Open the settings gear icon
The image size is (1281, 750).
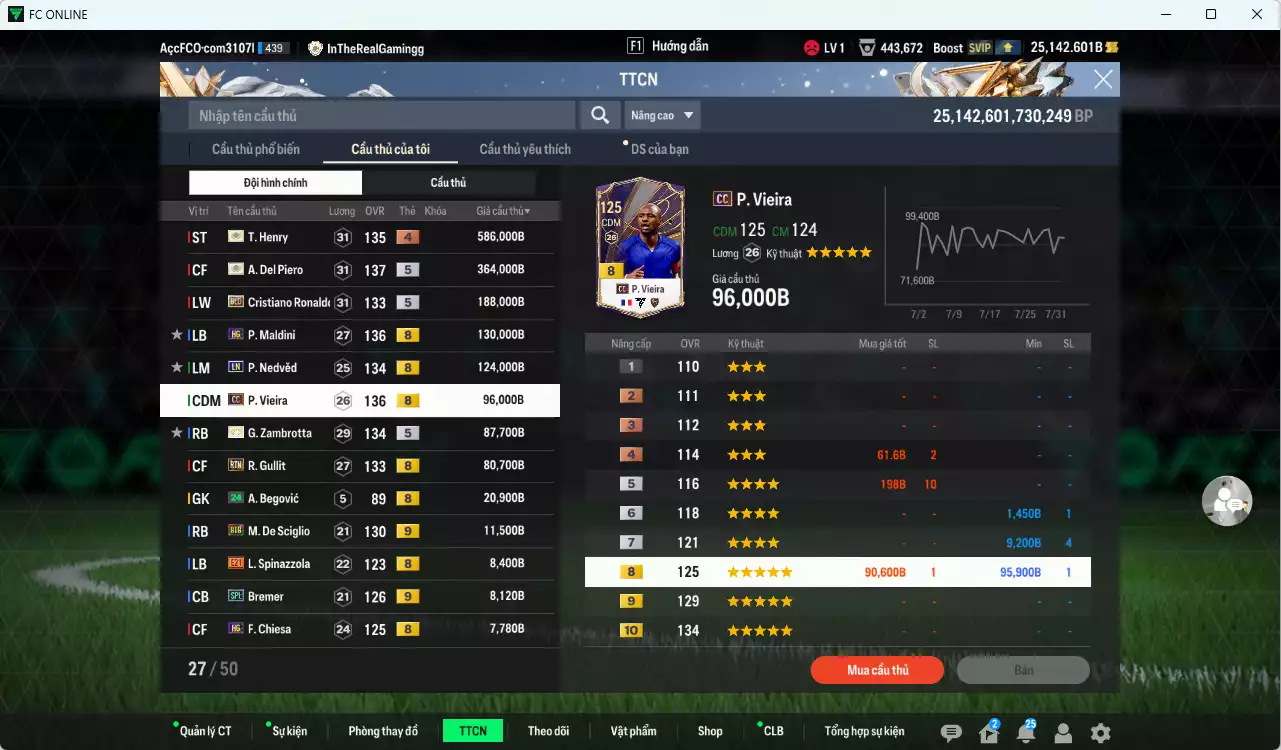pos(1098,732)
